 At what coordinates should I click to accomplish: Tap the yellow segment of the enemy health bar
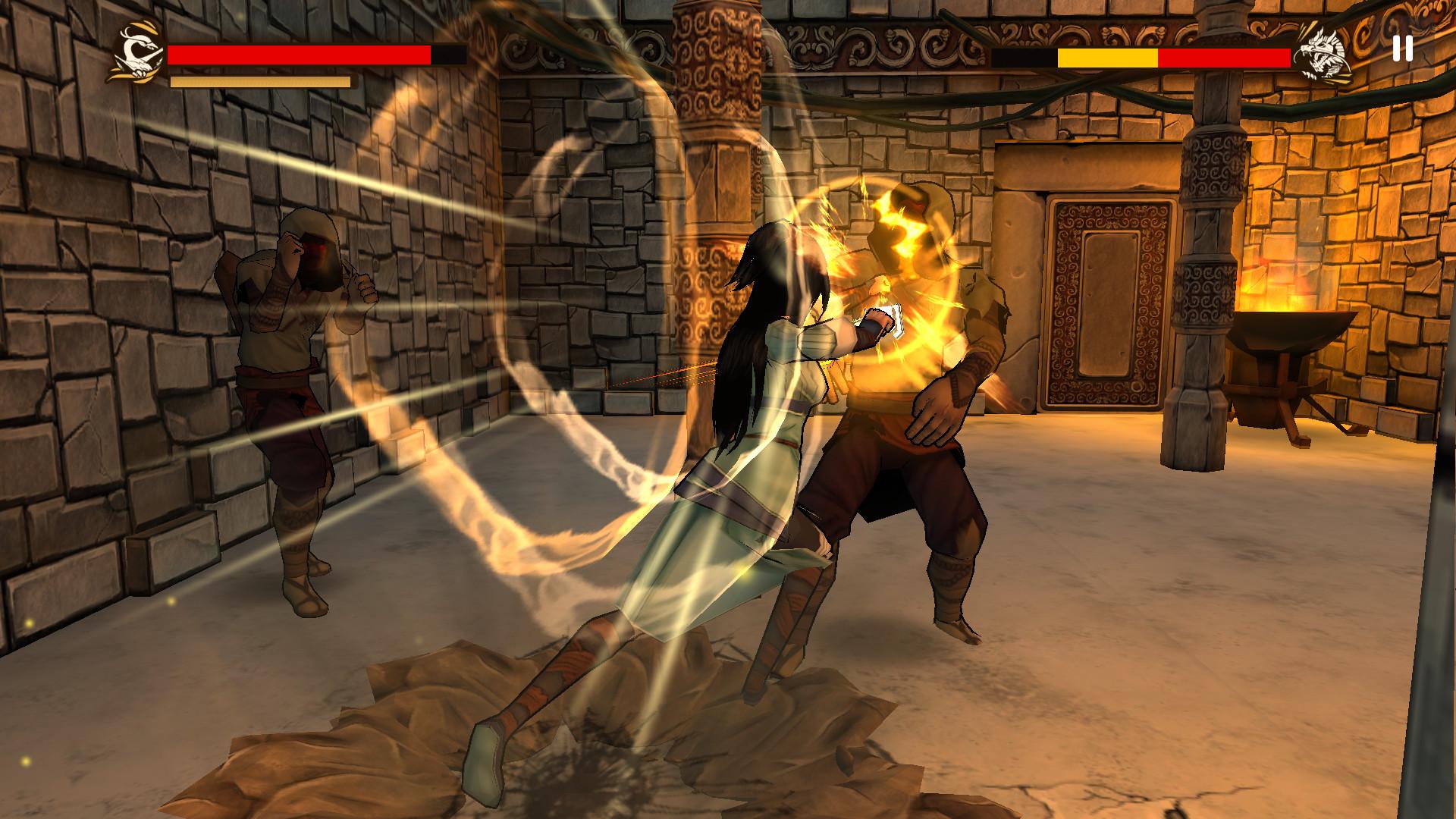(1107, 57)
